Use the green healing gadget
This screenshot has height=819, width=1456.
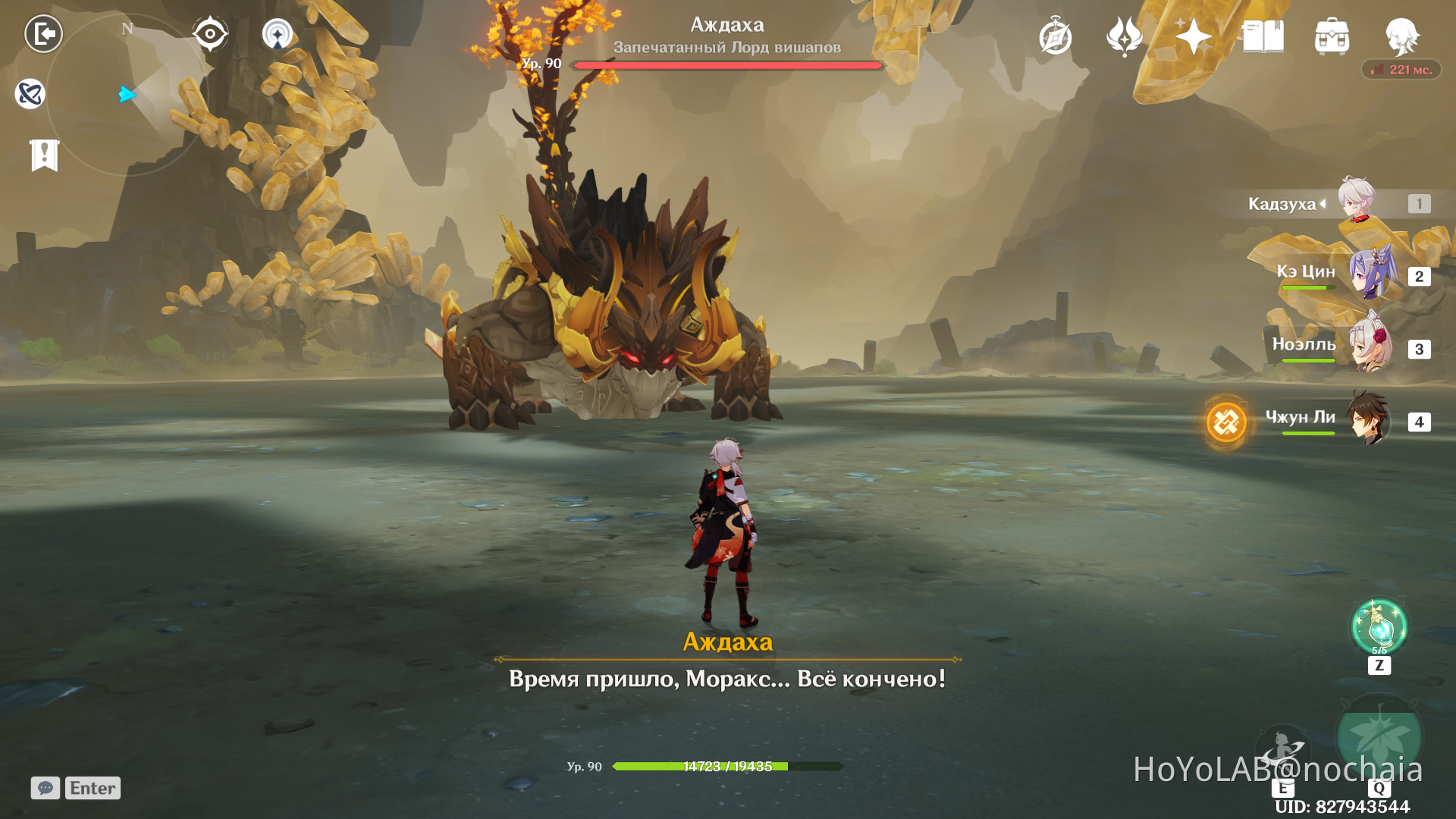pos(1379,628)
